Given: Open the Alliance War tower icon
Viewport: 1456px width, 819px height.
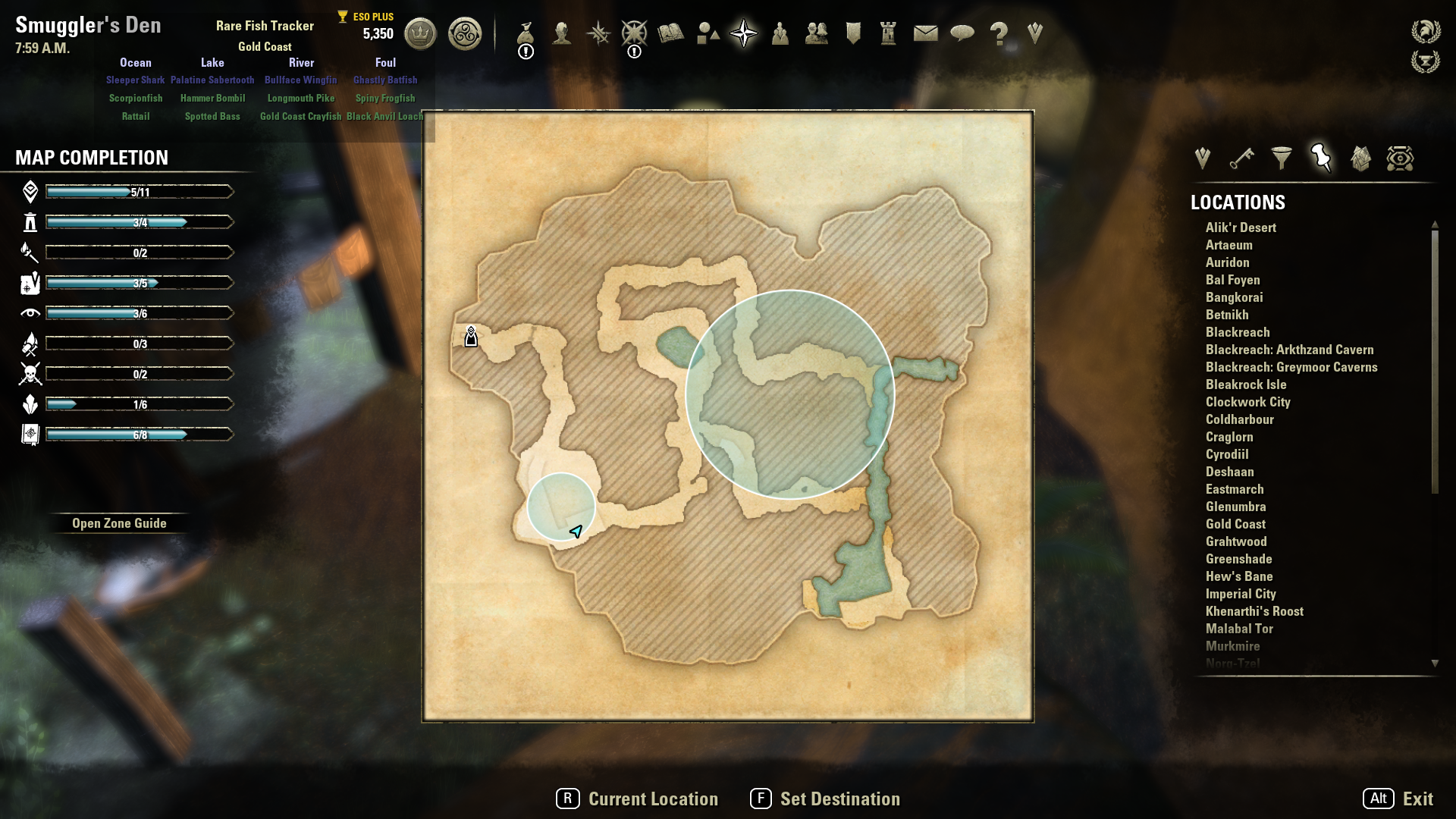Looking at the screenshot, I should [x=889, y=33].
